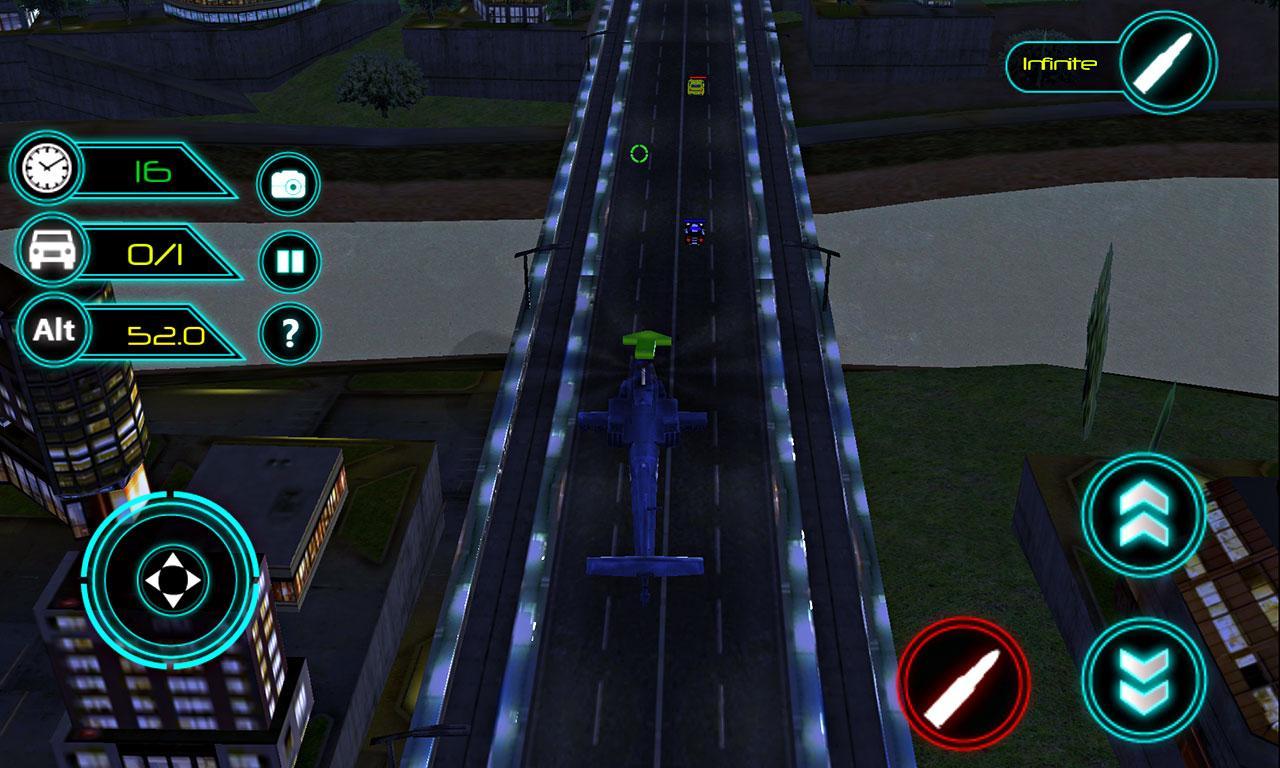
Task: Lower altitude with the down chevrons button
Action: pos(1144,680)
